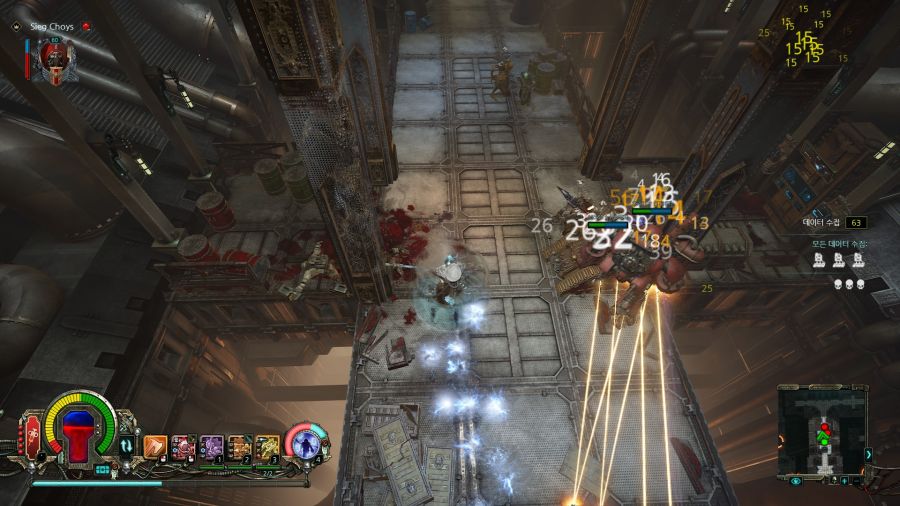Toggle the minimap eye visibility button
The height and width of the screenshot is (506, 900).
[x=795, y=481]
